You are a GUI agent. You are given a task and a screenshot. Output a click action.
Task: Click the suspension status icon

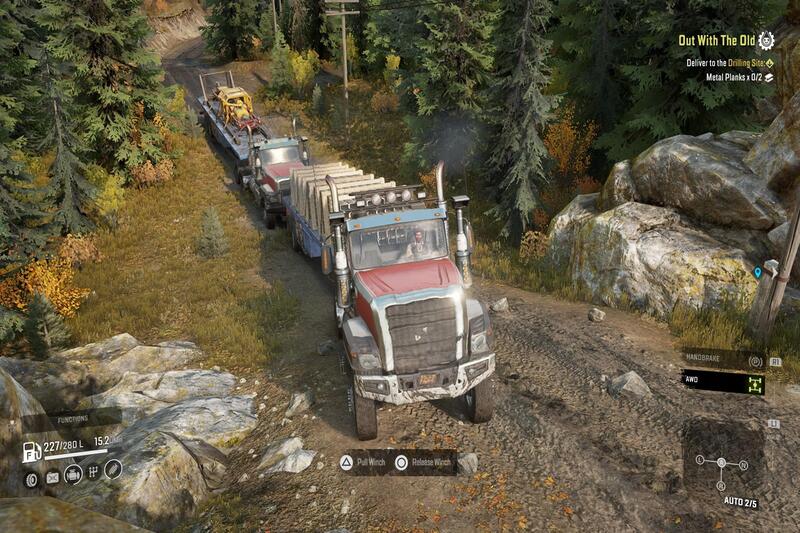coord(113,467)
